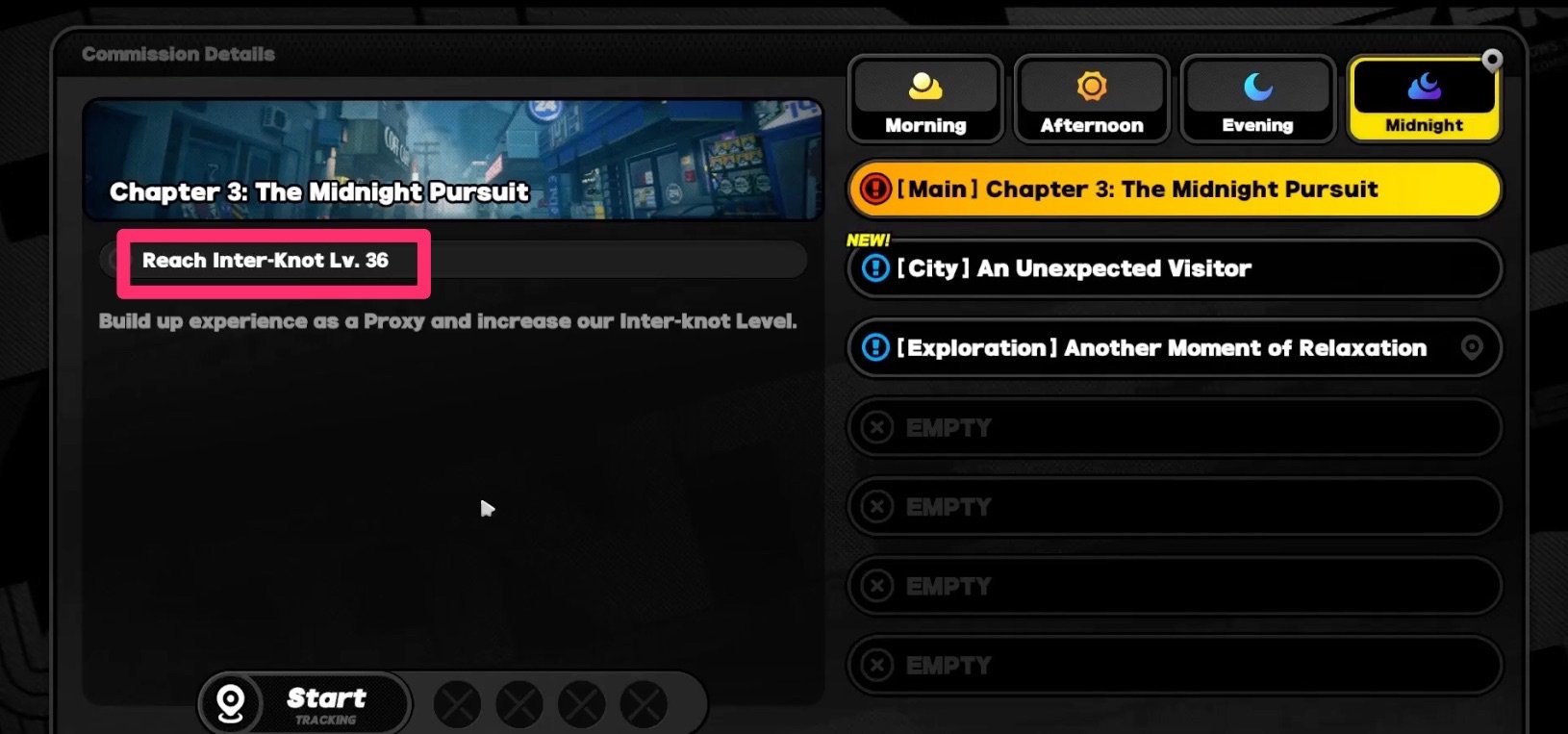The image size is (1568, 734).
Task: Click the X icon on the last EMPTY slot
Action: point(876,664)
